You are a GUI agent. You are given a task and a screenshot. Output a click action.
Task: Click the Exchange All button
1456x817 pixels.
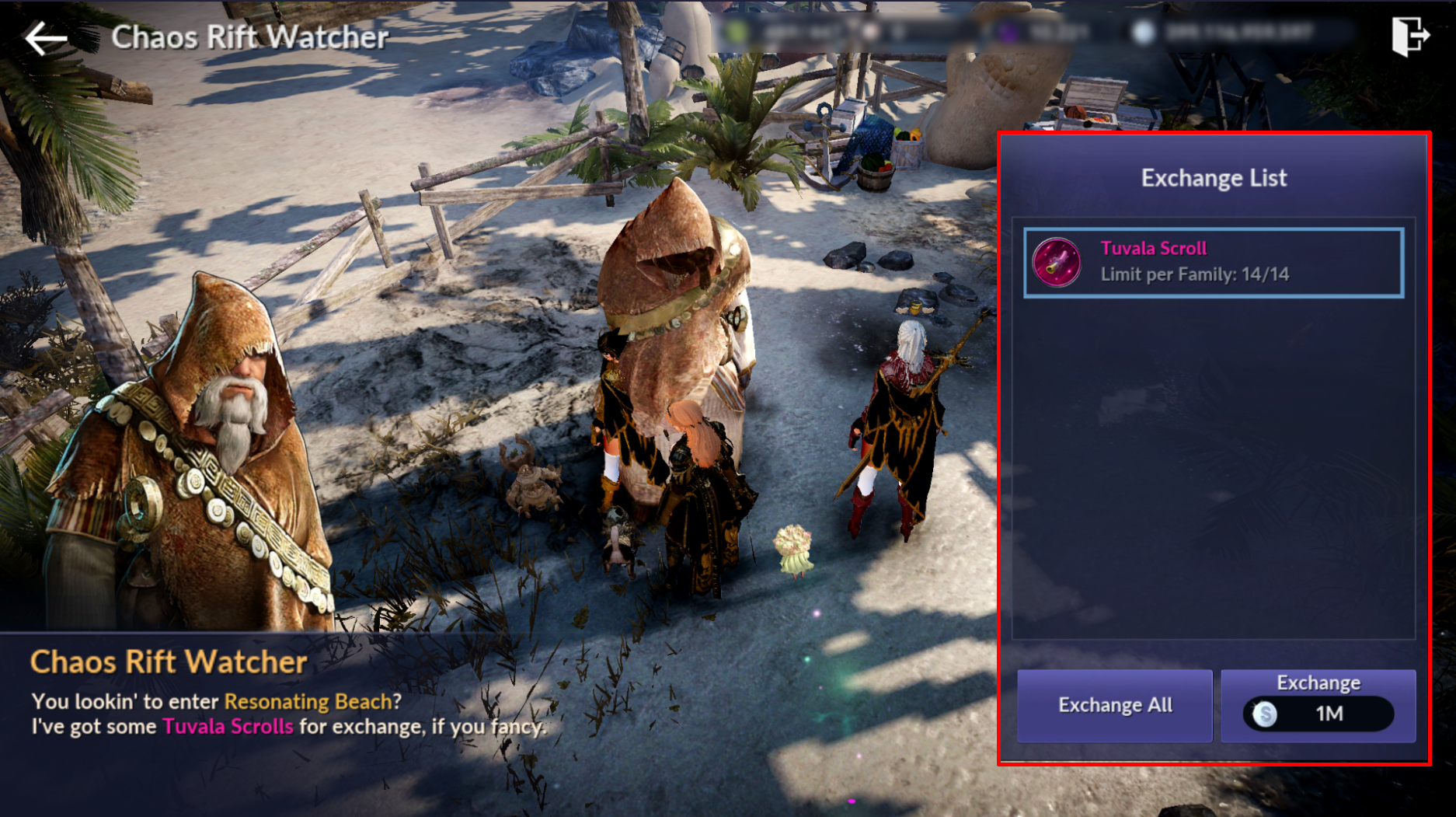[1114, 705]
